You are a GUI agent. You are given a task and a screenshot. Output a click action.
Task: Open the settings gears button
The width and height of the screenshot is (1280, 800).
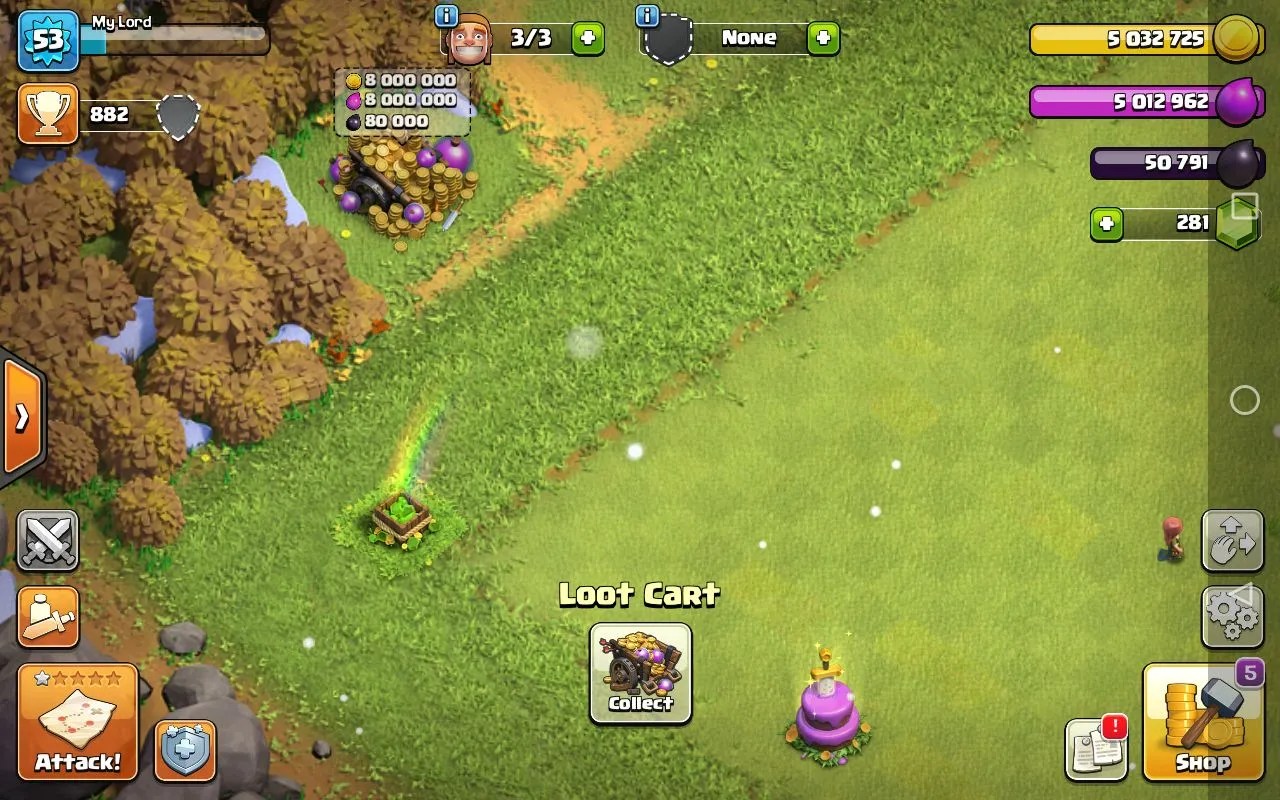tap(1232, 616)
